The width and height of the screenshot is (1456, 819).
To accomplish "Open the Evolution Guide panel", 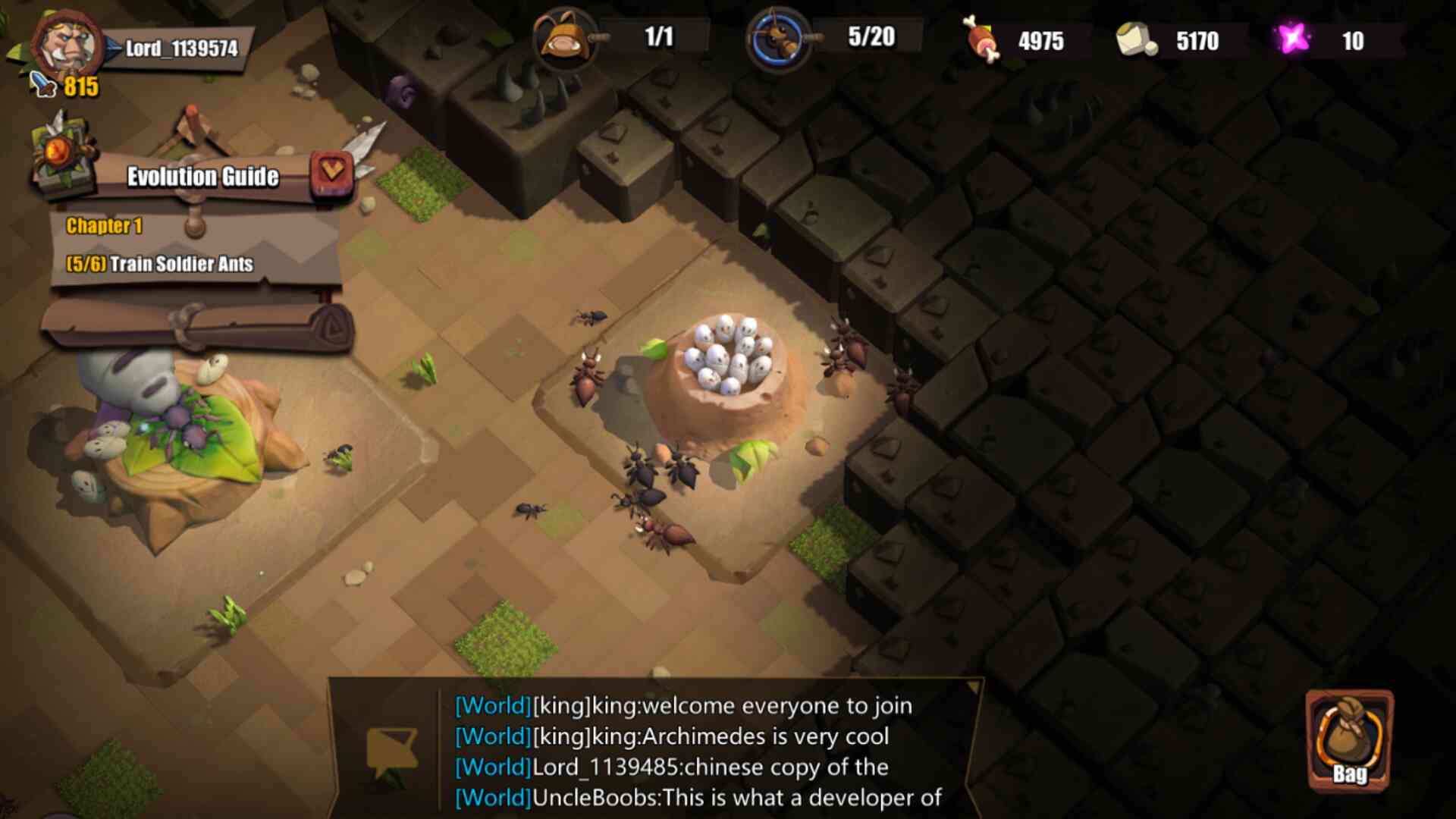I will 202,177.
